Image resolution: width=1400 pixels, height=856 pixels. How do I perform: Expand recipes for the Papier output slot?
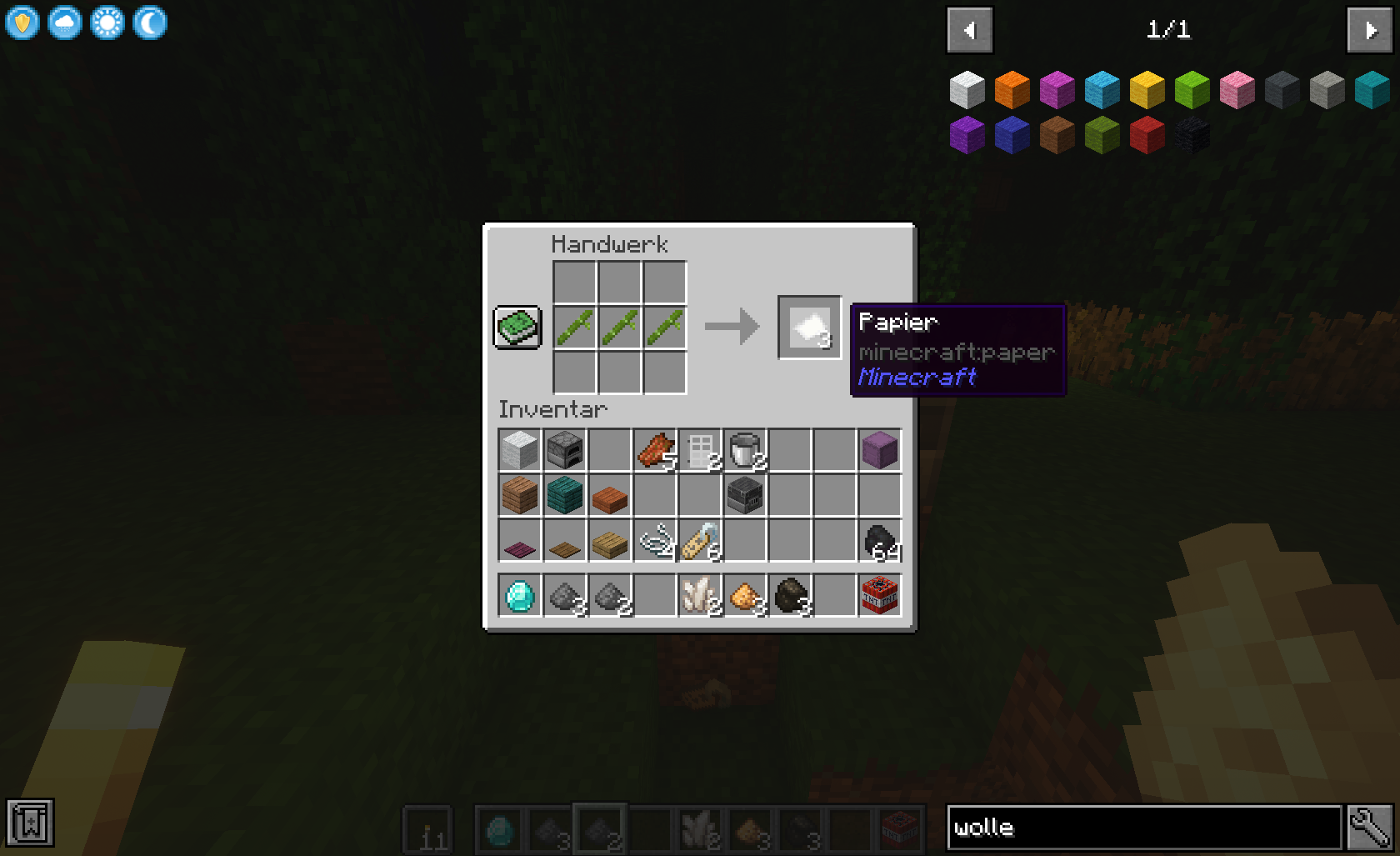tap(809, 328)
